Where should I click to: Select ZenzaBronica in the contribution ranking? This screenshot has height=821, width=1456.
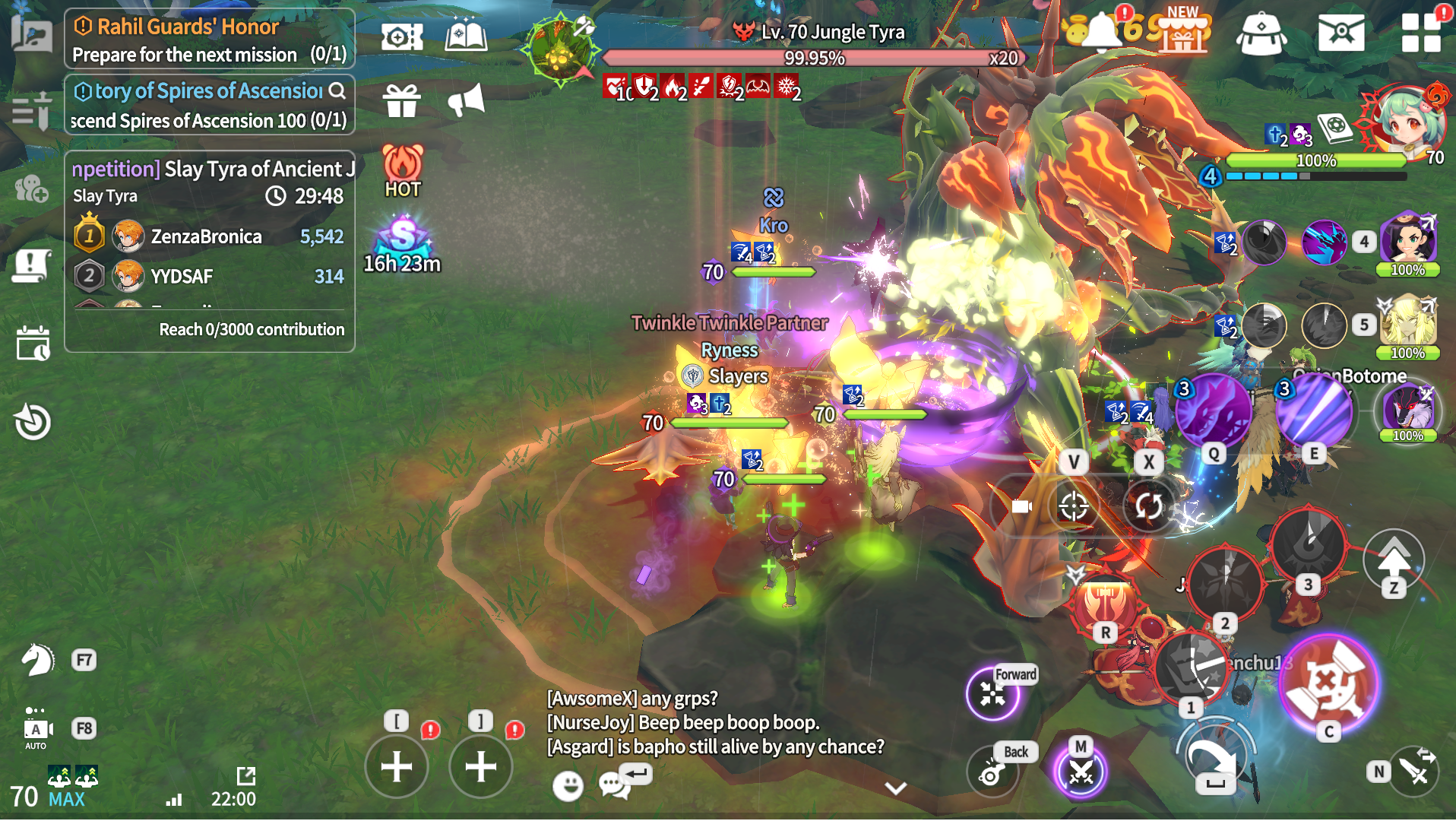(x=206, y=236)
